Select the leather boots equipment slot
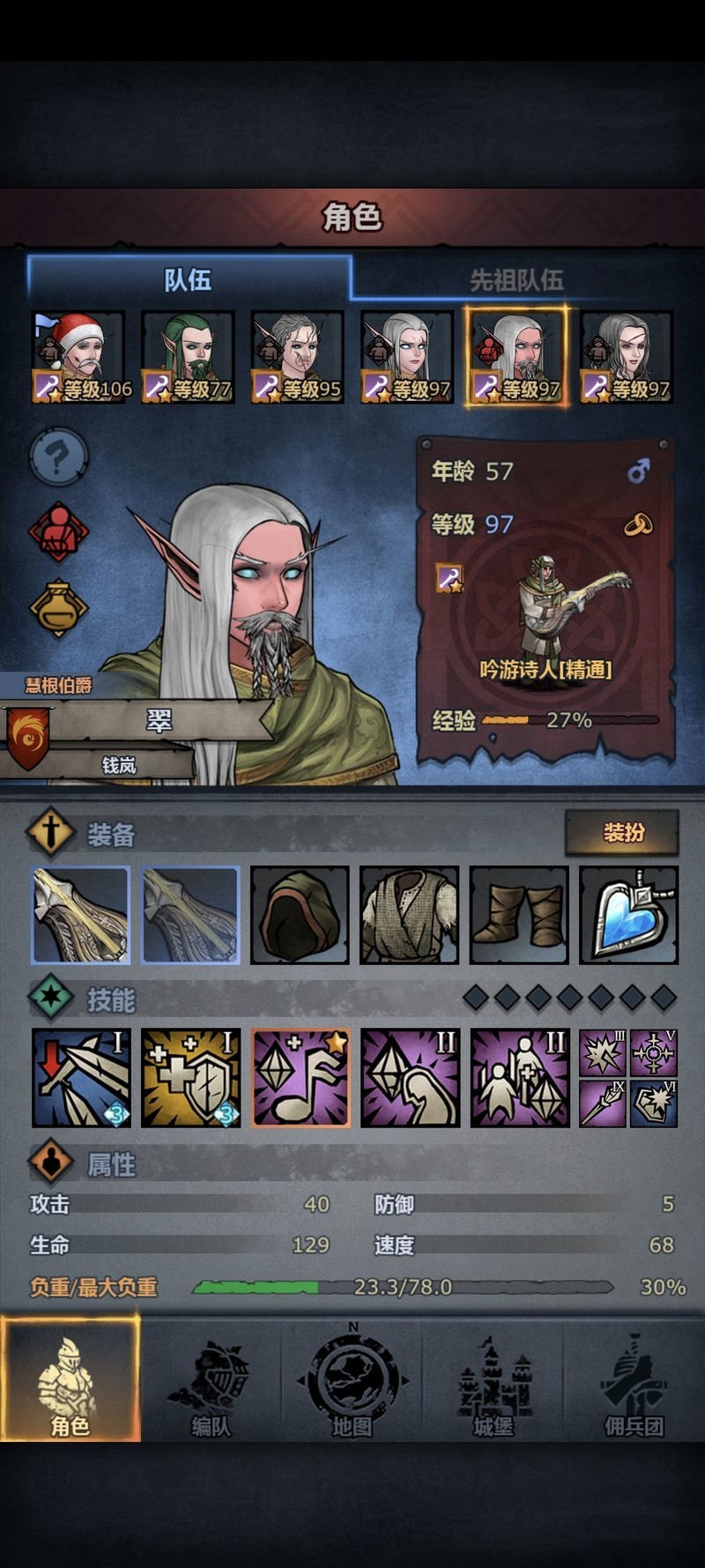This screenshot has width=705, height=1568. (x=519, y=915)
